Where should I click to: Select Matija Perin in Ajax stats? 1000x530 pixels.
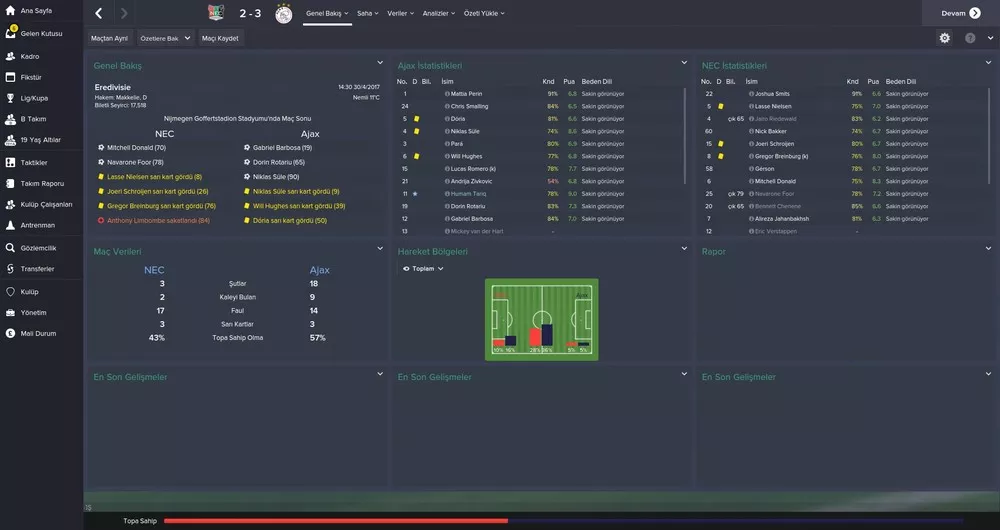coord(466,93)
